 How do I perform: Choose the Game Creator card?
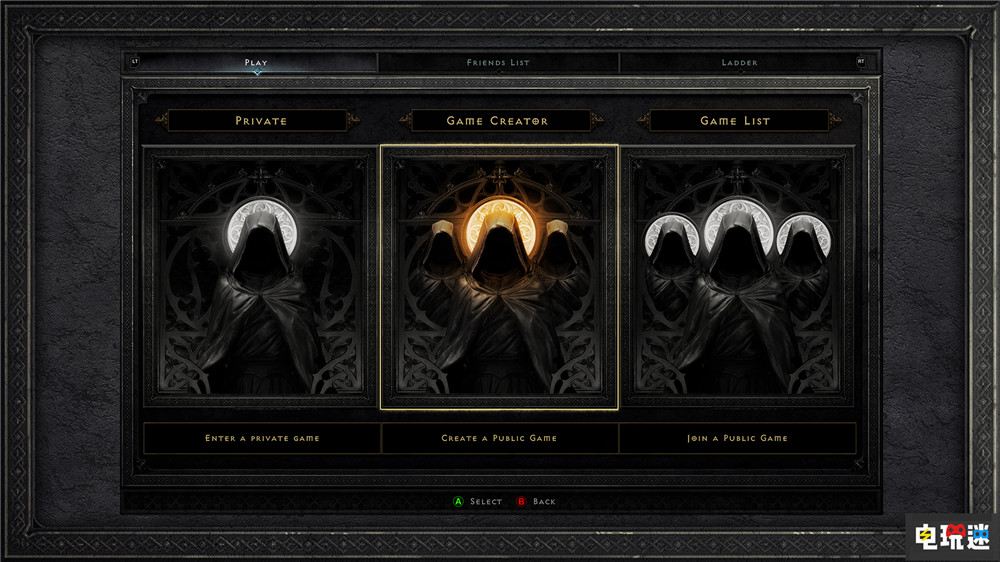click(499, 276)
